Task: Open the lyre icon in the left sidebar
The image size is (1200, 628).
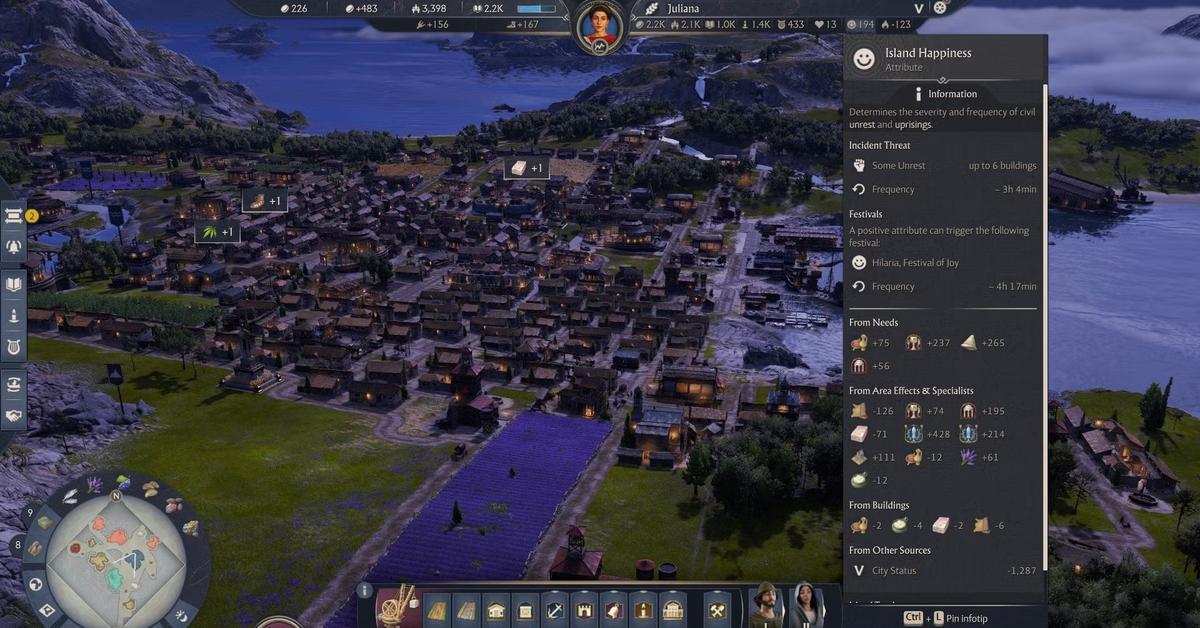Action: (14, 347)
